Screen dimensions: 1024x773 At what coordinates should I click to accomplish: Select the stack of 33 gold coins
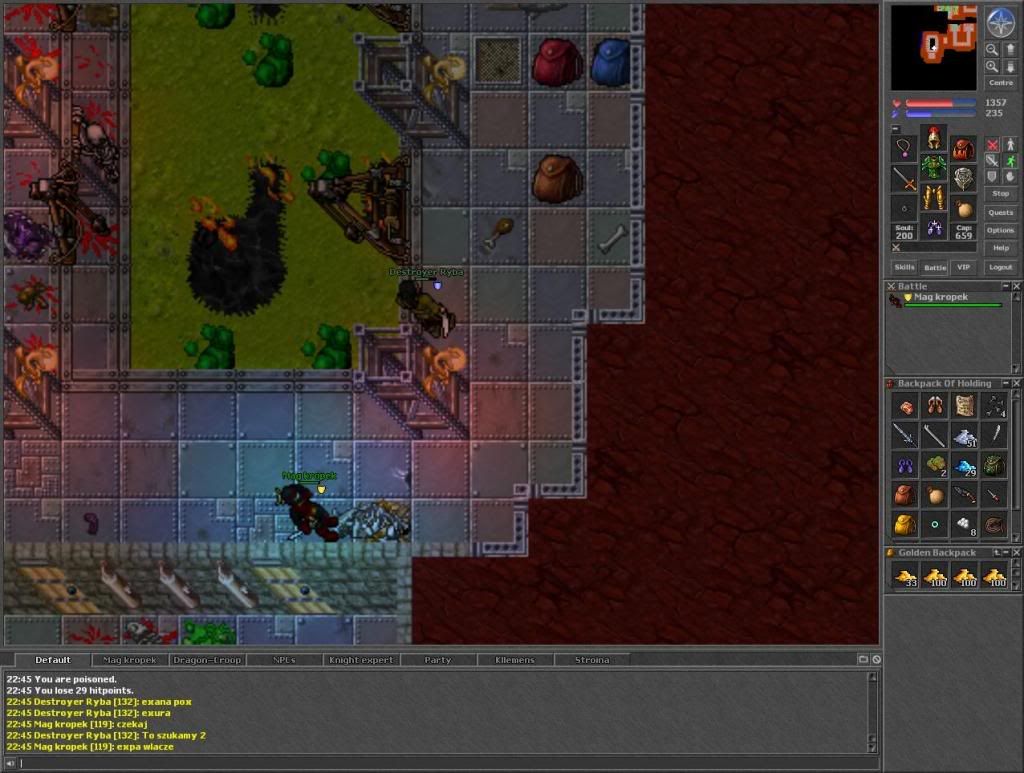[x=906, y=575]
